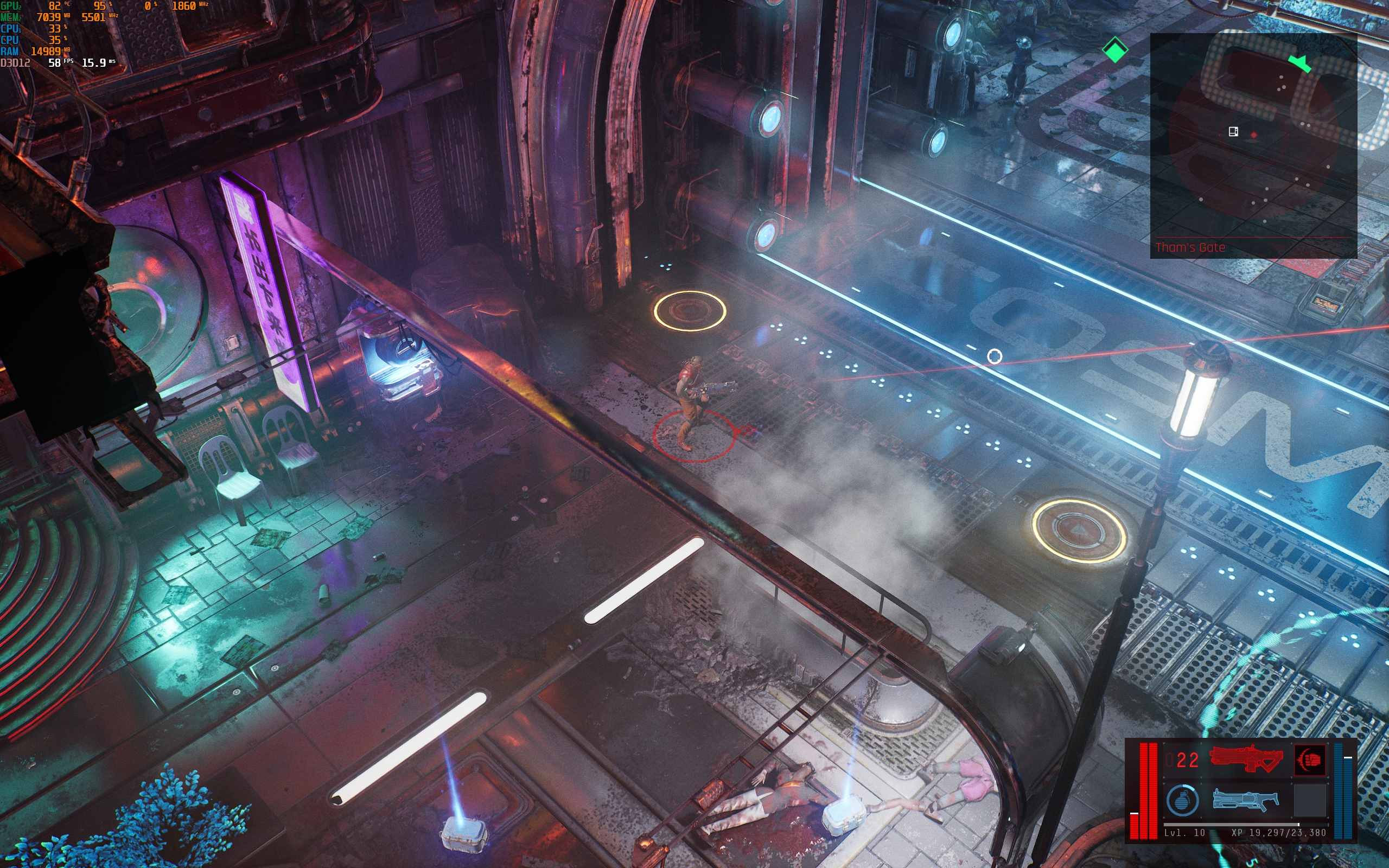
Task: Click the green diamond objective marker
Action: click(1114, 50)
